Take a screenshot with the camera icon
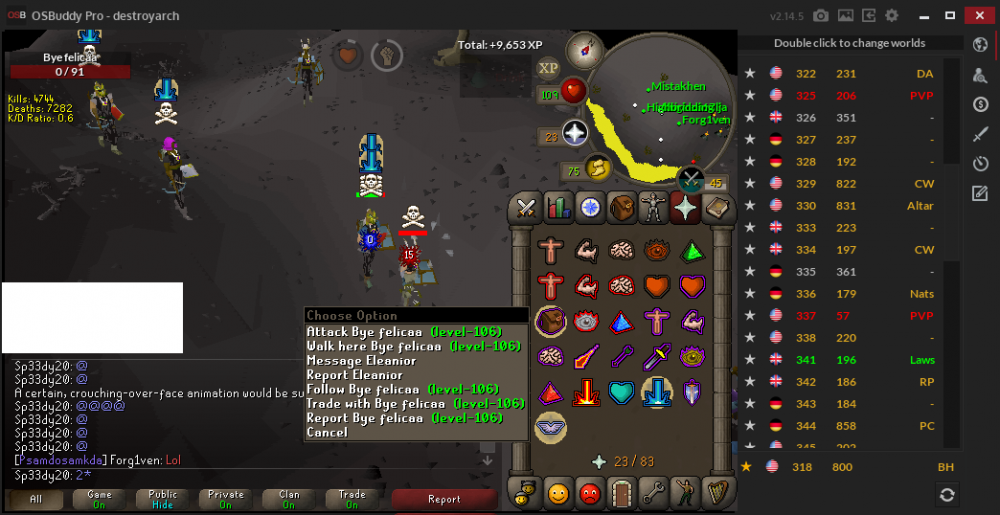 (x=821, y=16)
